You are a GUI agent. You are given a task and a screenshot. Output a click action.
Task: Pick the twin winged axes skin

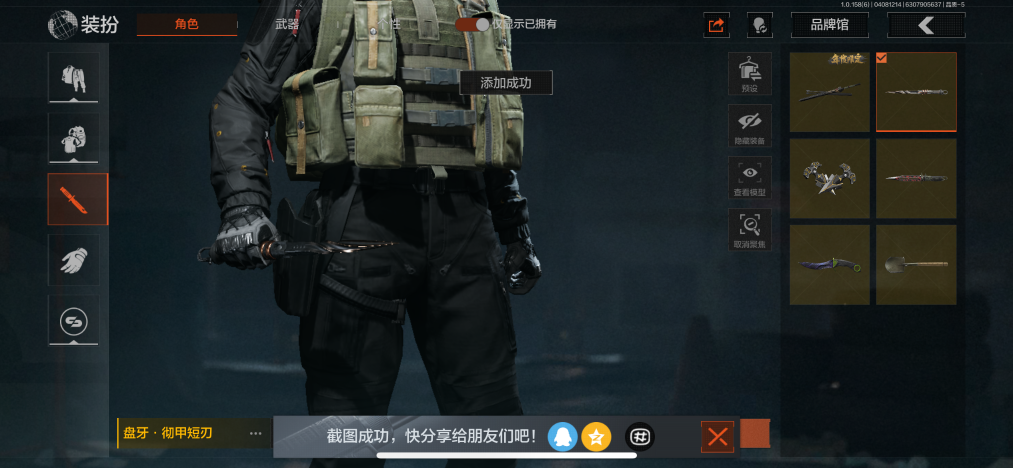click(x=829, y=179)
